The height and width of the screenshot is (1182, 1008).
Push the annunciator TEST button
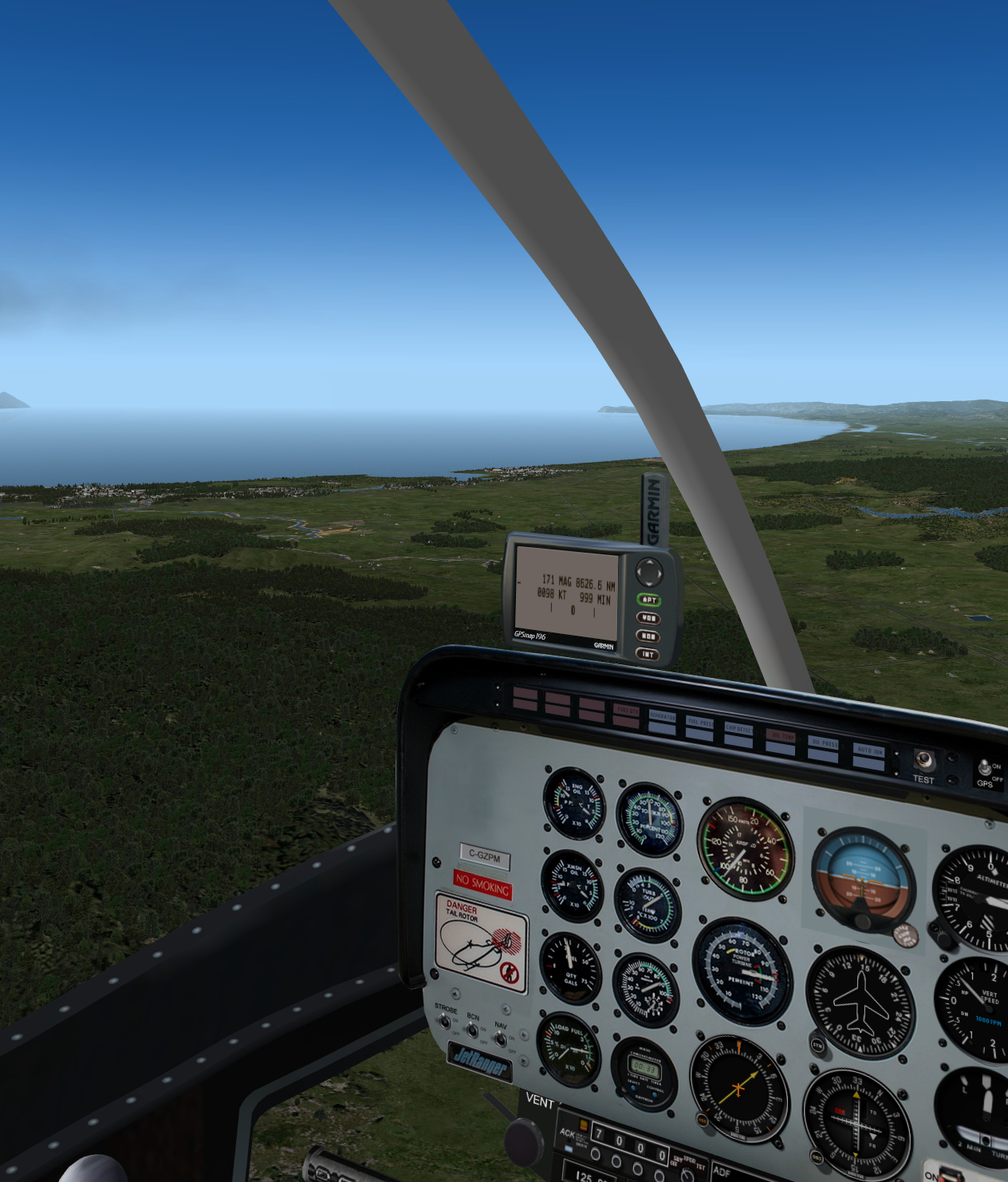pyautogui.click(x=923, y=759)
